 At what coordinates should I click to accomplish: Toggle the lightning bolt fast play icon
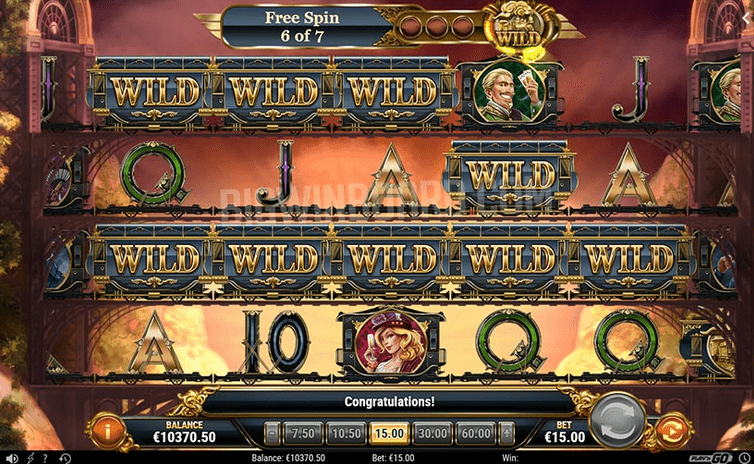point(28,458)
